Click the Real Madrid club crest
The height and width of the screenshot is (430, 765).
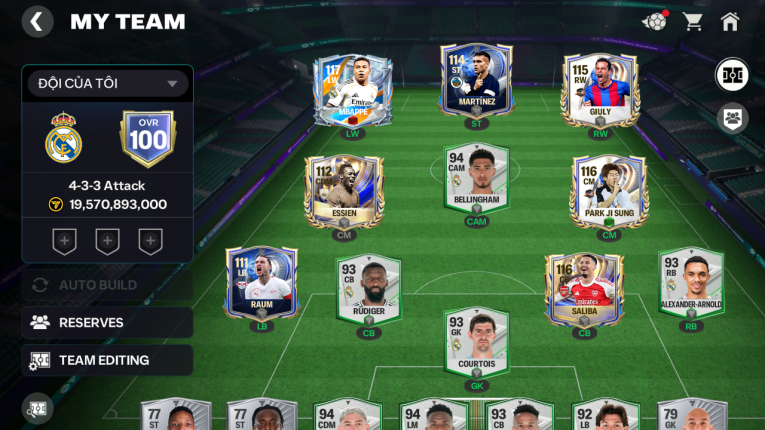64,138
